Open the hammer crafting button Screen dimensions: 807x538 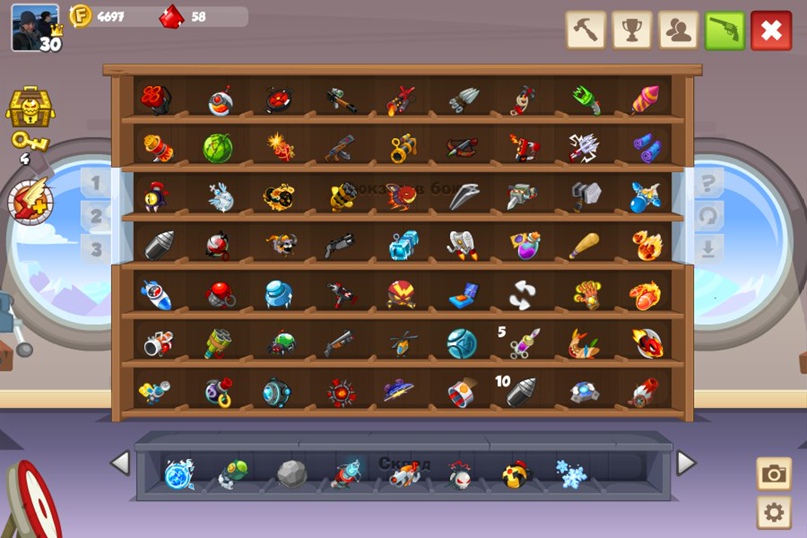tap(586, 30)
